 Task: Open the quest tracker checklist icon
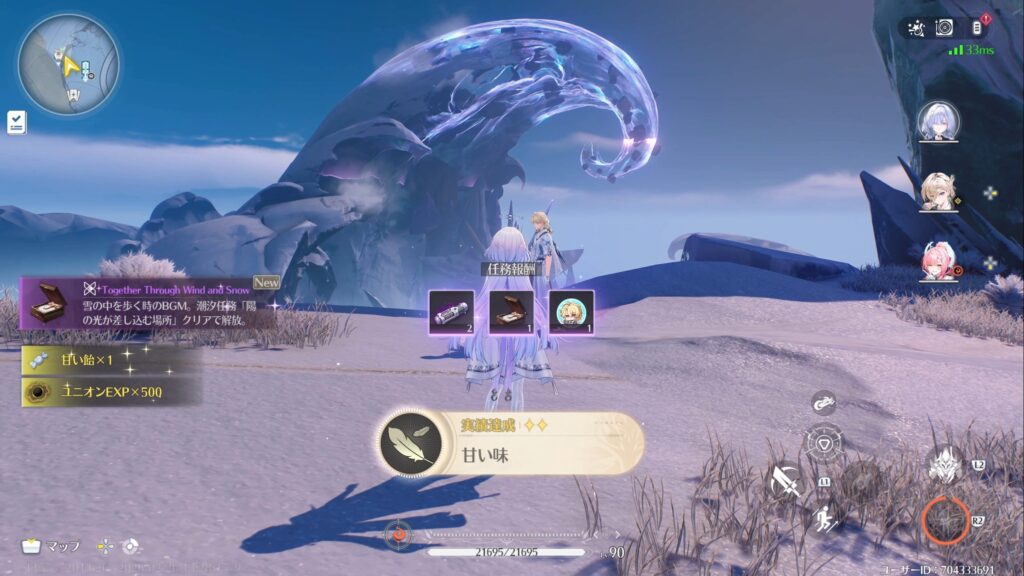17,122
